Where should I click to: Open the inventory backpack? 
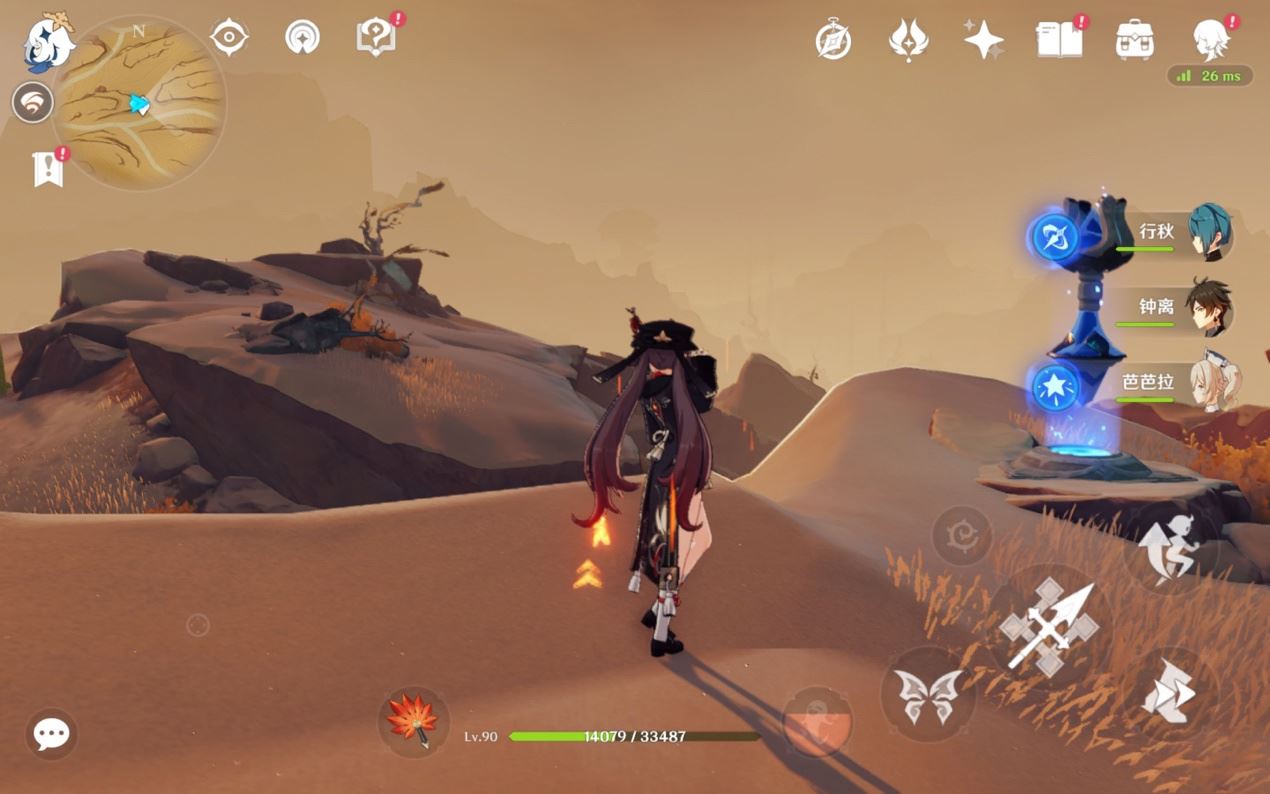point(1135,41)
